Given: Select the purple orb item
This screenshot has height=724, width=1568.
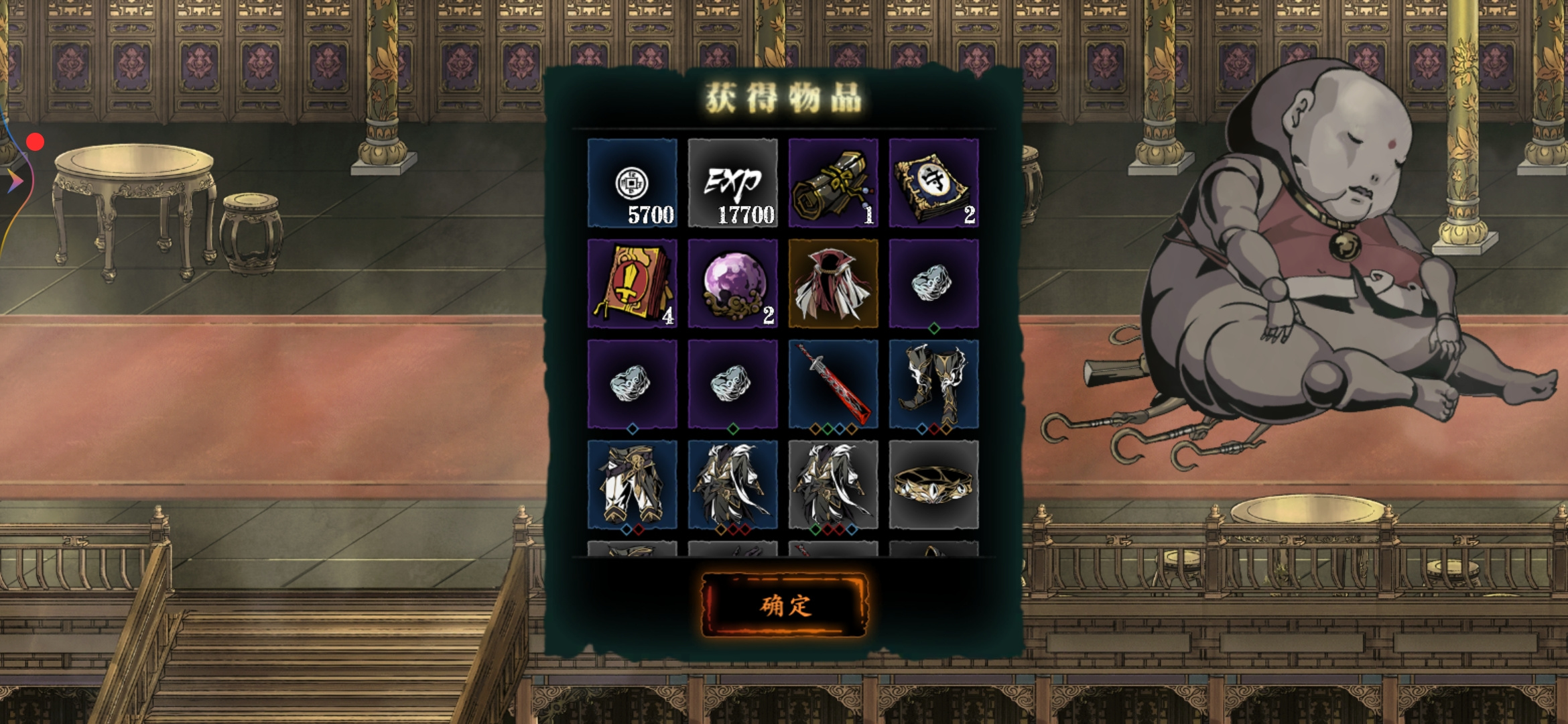Looking at the screenshot, I should click(732, 284).
